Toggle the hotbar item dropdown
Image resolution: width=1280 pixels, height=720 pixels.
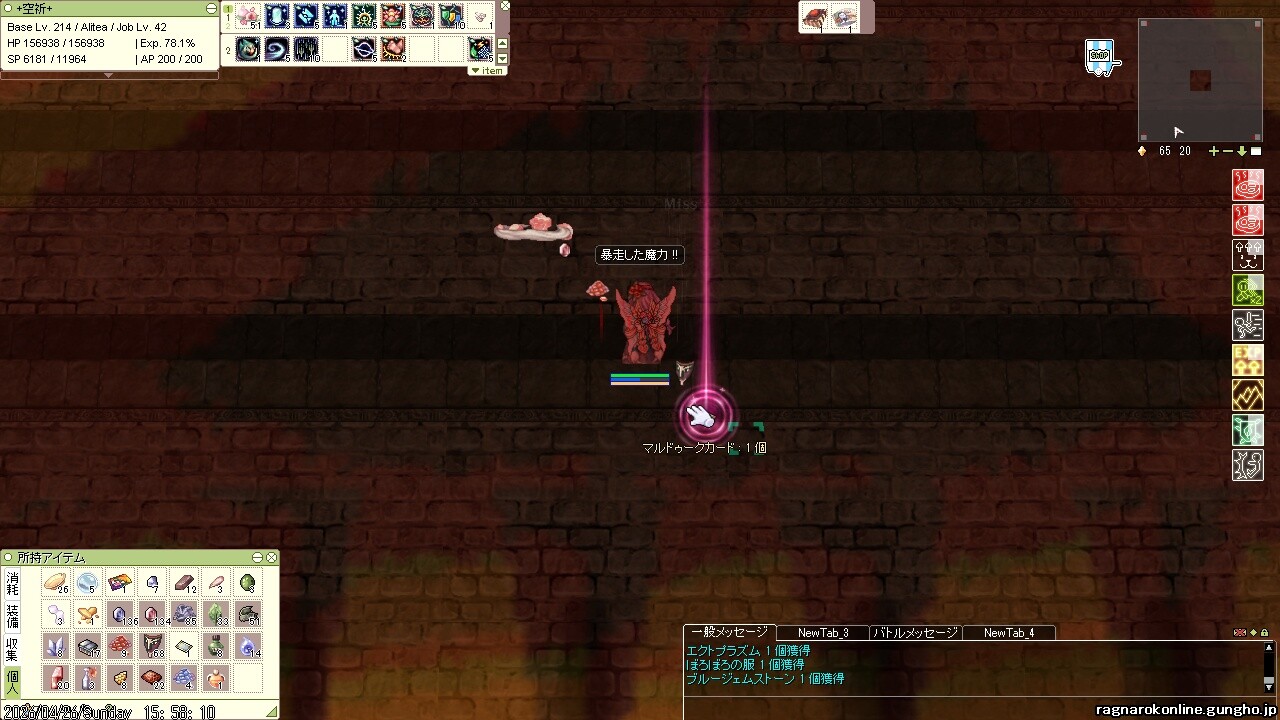[487, 70]
